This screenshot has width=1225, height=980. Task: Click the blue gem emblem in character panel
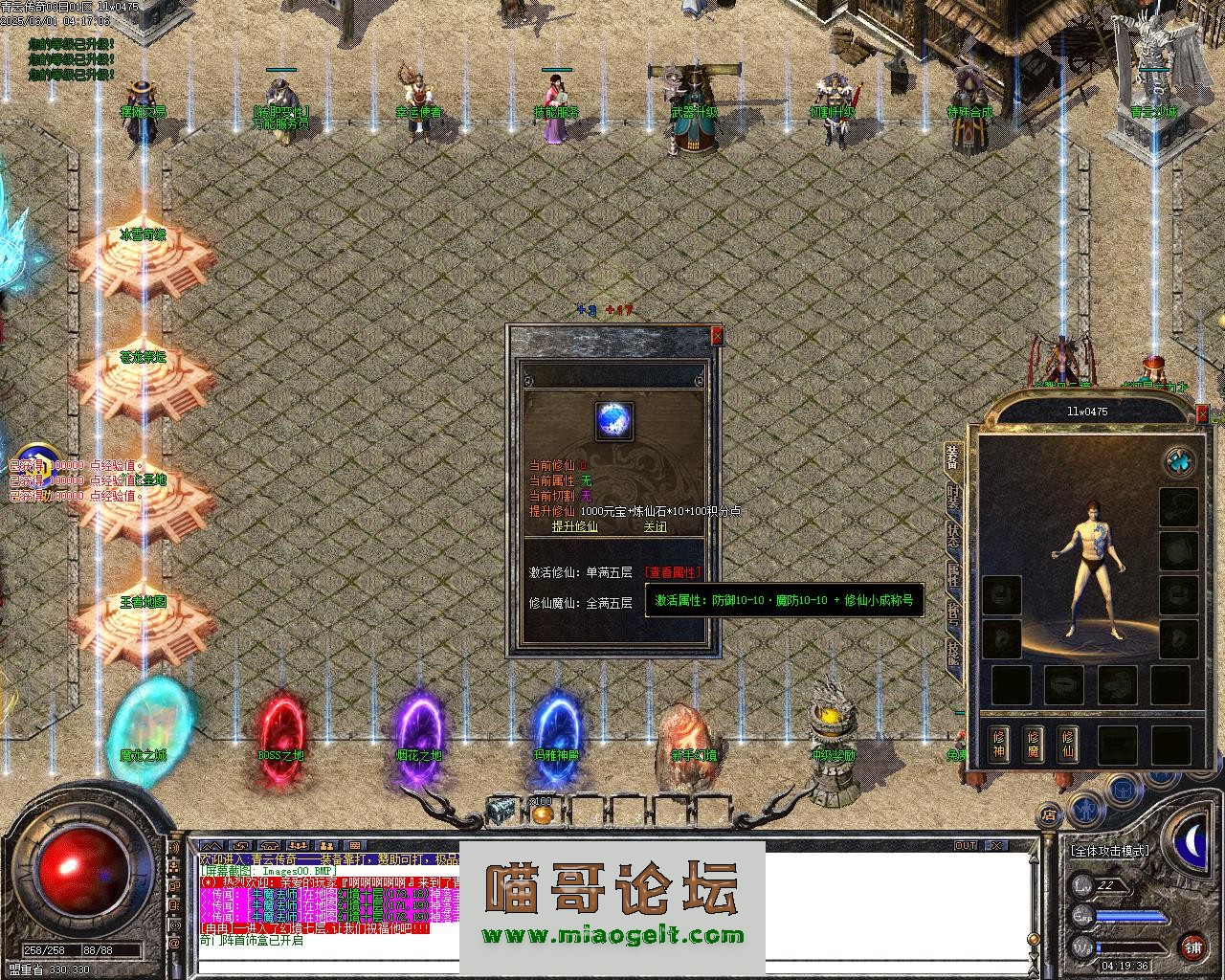tap(1180, 462)
